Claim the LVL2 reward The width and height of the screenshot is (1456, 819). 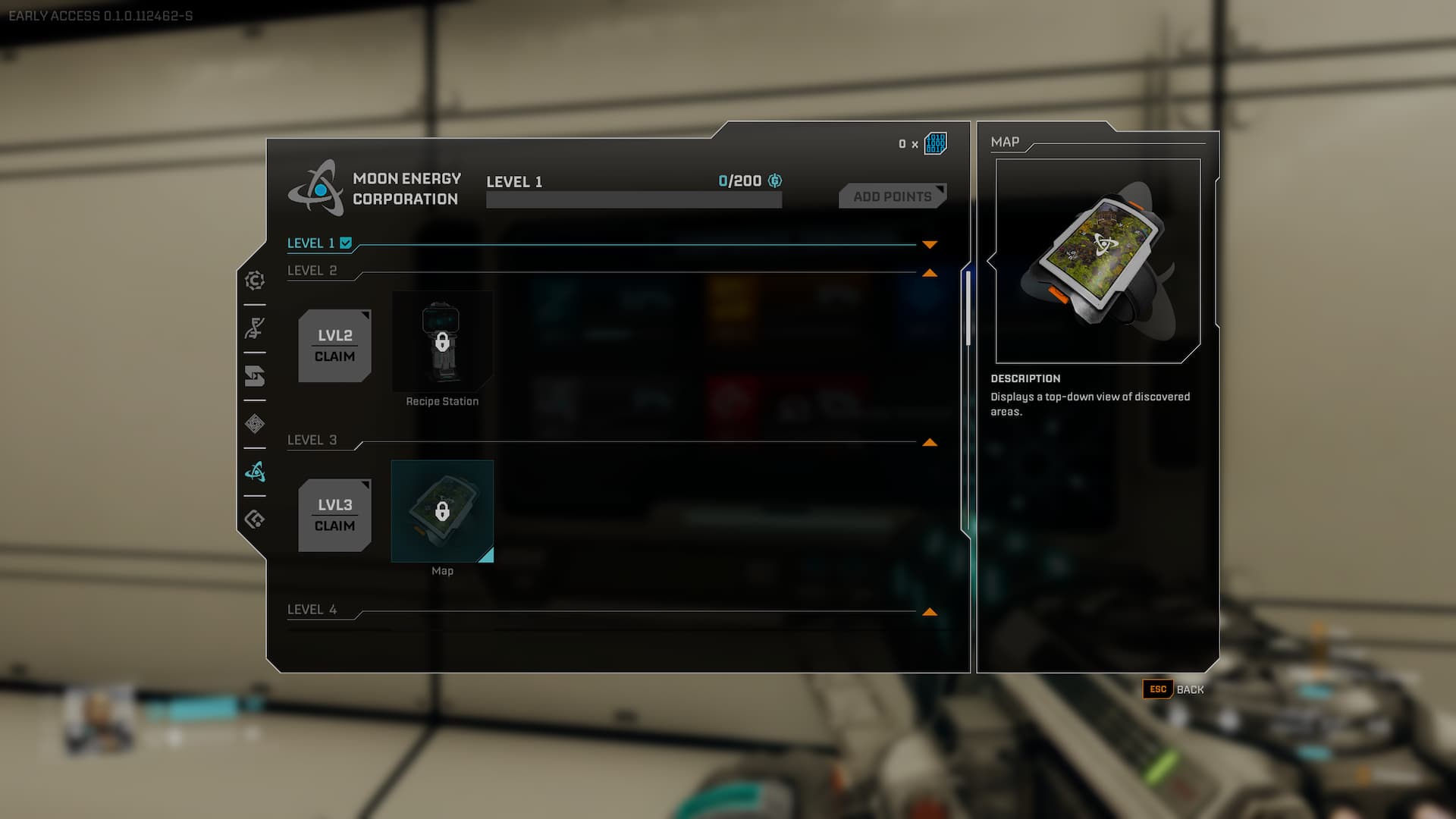point(334,346)
